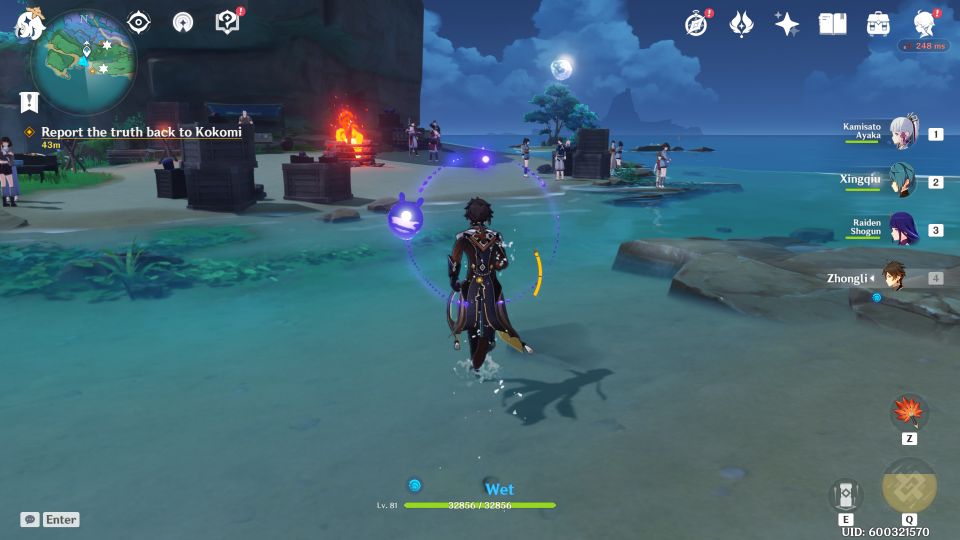The width and height of the screenshot is (960, 540).
Task: Select the 'Report the truth back to Kokomi' quest tracker
Action: (x=141, y=132)
